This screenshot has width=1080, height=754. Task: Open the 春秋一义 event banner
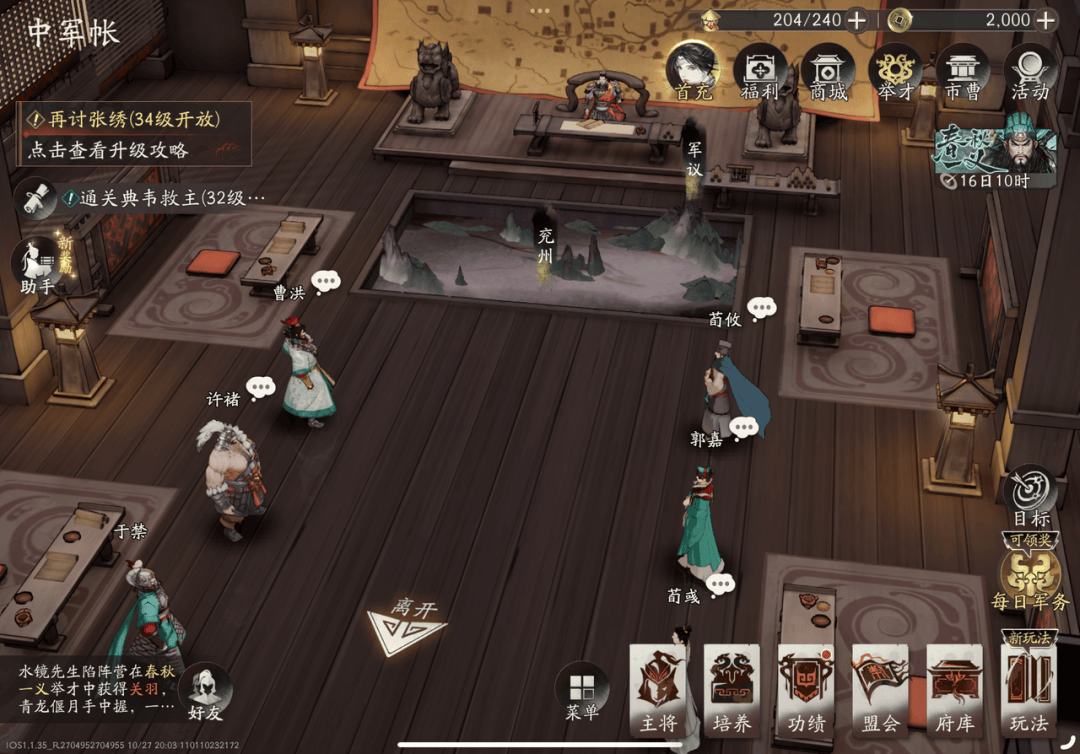click(x=994, y=158)
